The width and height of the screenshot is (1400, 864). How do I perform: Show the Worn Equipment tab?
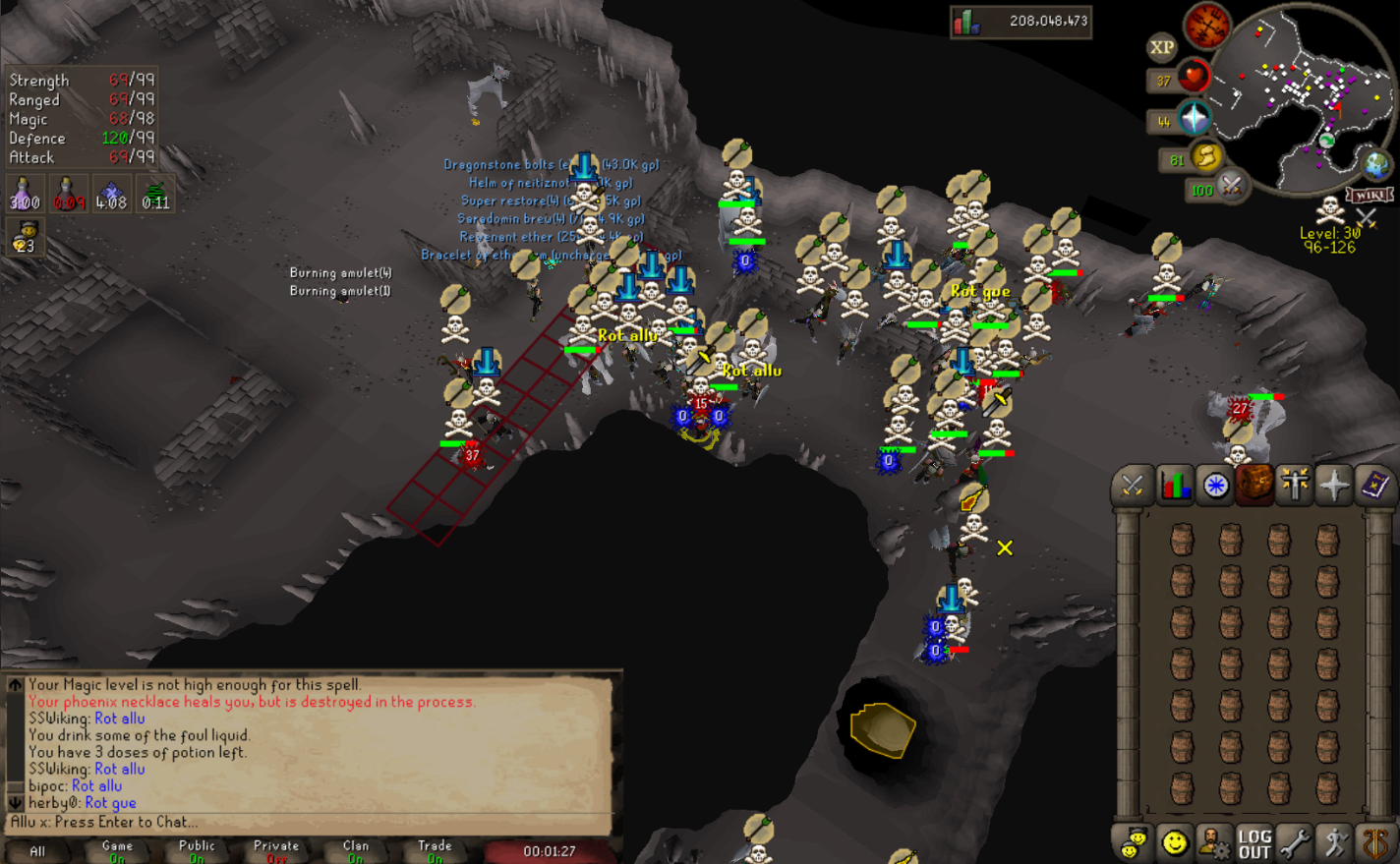click(x=1295, y=486)
